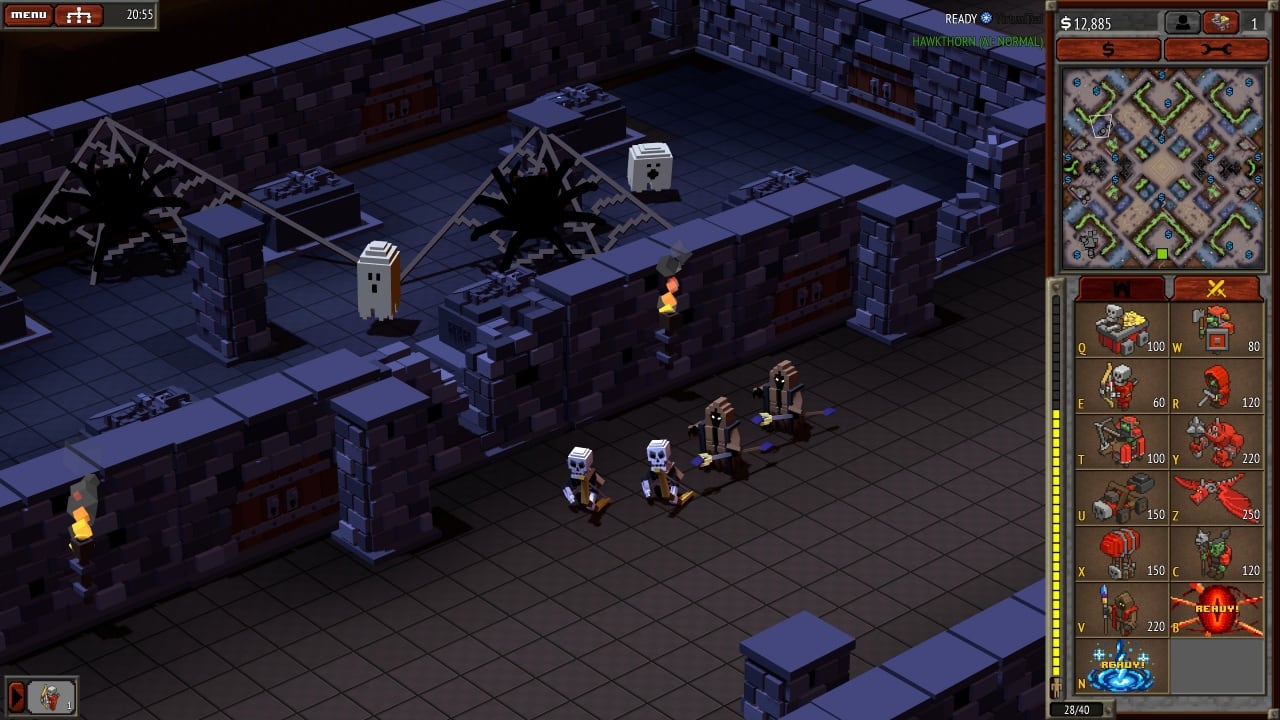The width and height of the screenshot is (1280, 720).
Task: Select the gold pile worker button
Action: 1219,22
